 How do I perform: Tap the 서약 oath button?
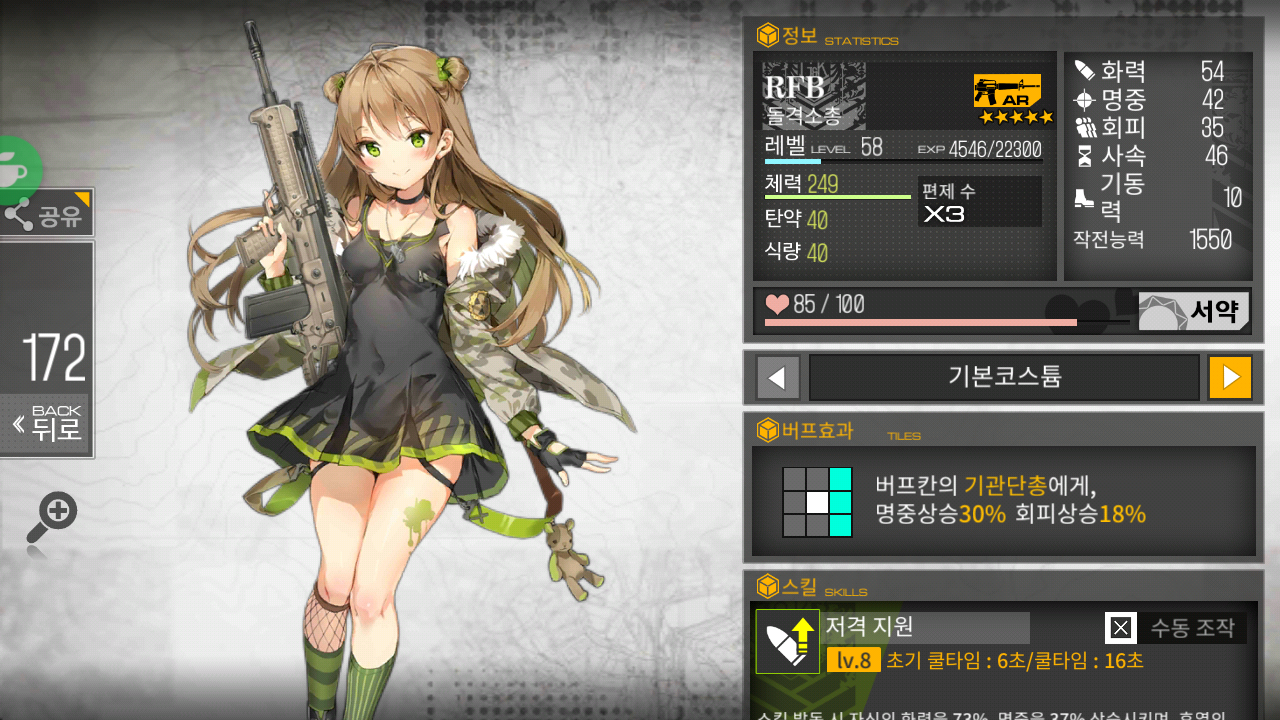point(1194,312)
